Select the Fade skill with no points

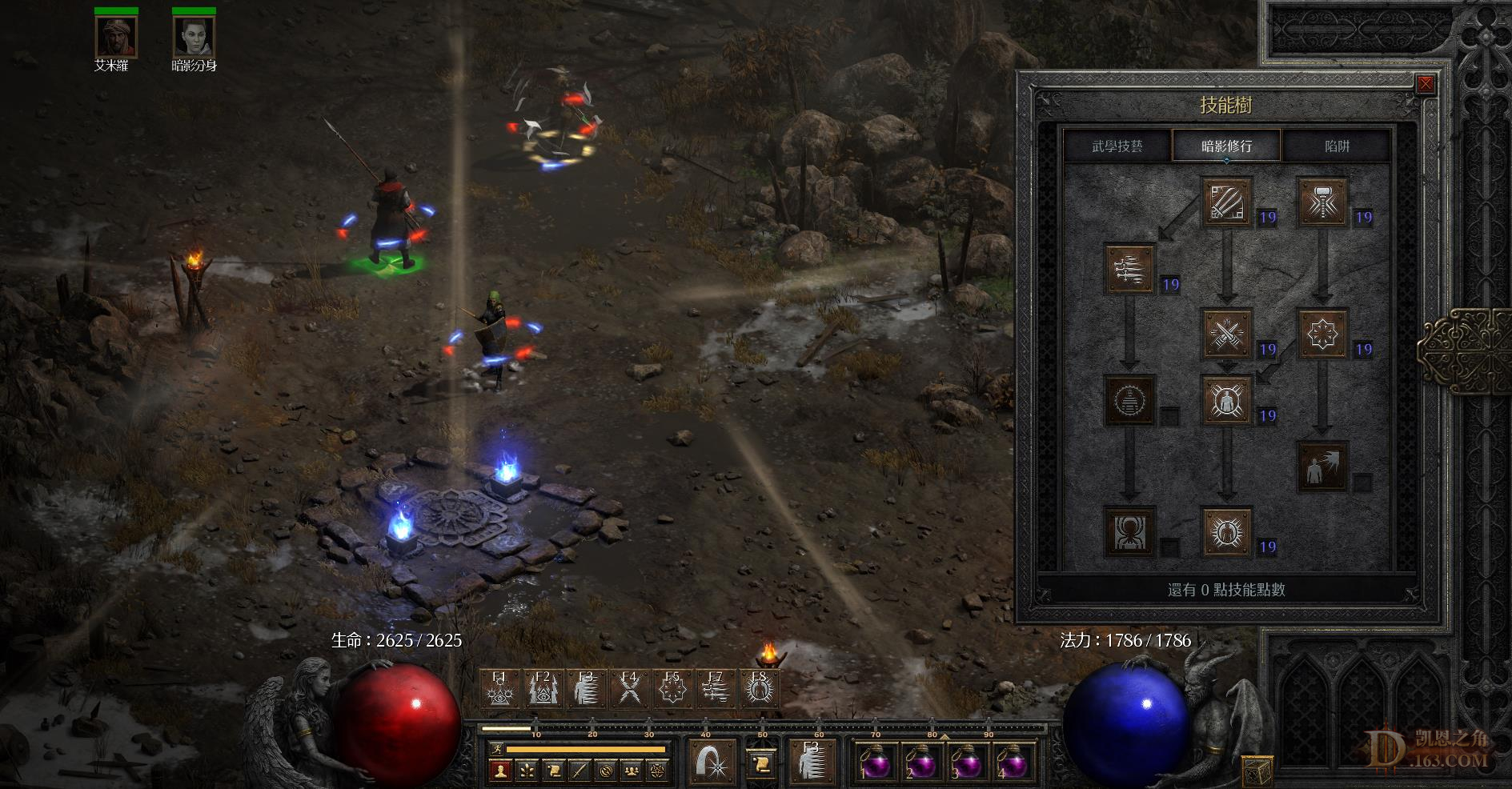pos(1129,399)
